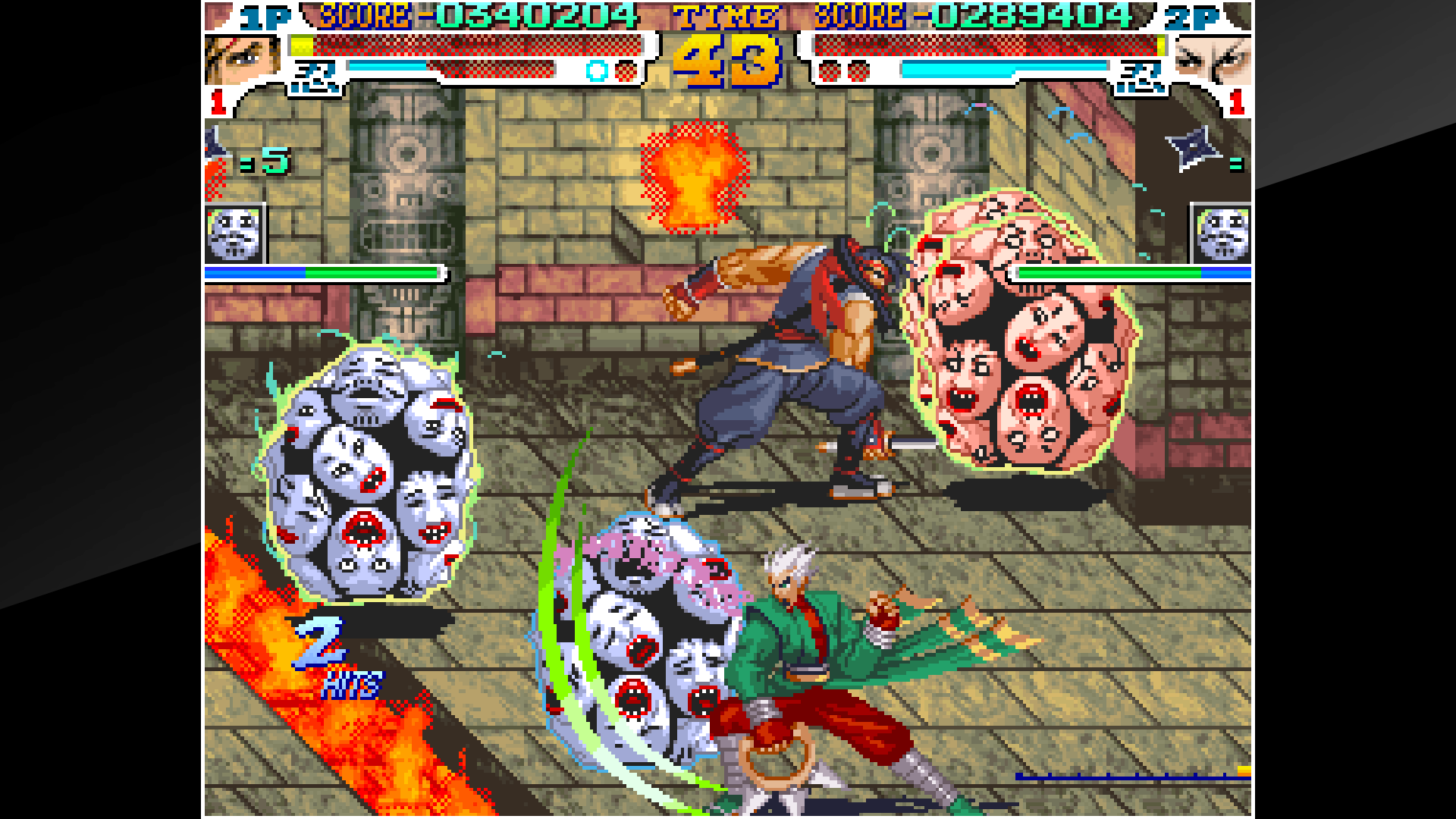Toggle the small circle pip under 1P's gauge
This screenshot has height=819, width=1456.
click(598, 72)
